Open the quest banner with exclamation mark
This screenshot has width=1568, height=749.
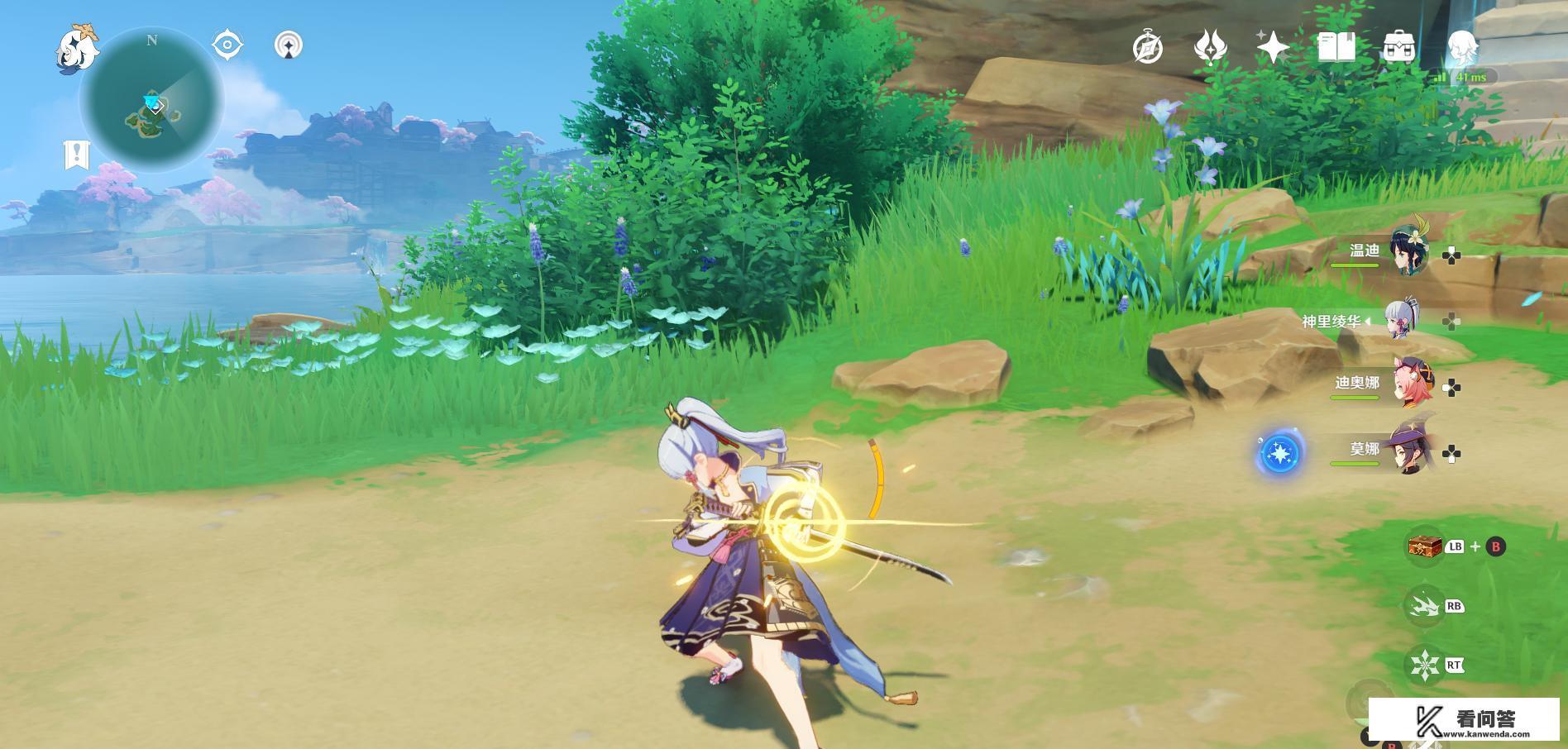77,155
